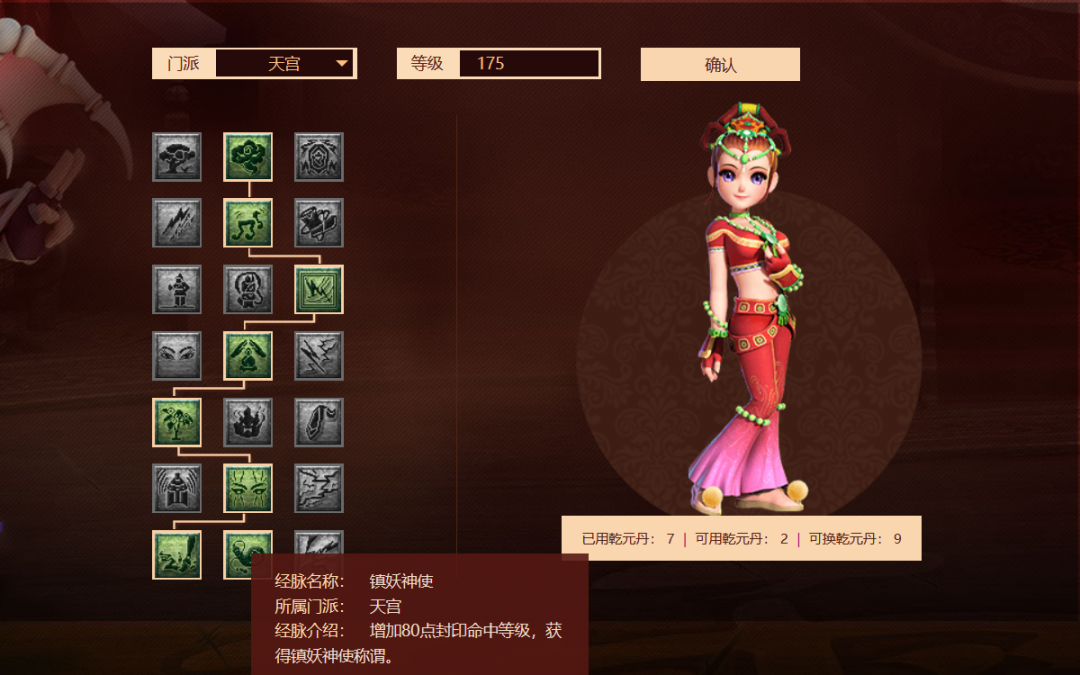Viewport: 1080px width, 675px height.
Task: Click the 等级 level input field
Action: 528,64
